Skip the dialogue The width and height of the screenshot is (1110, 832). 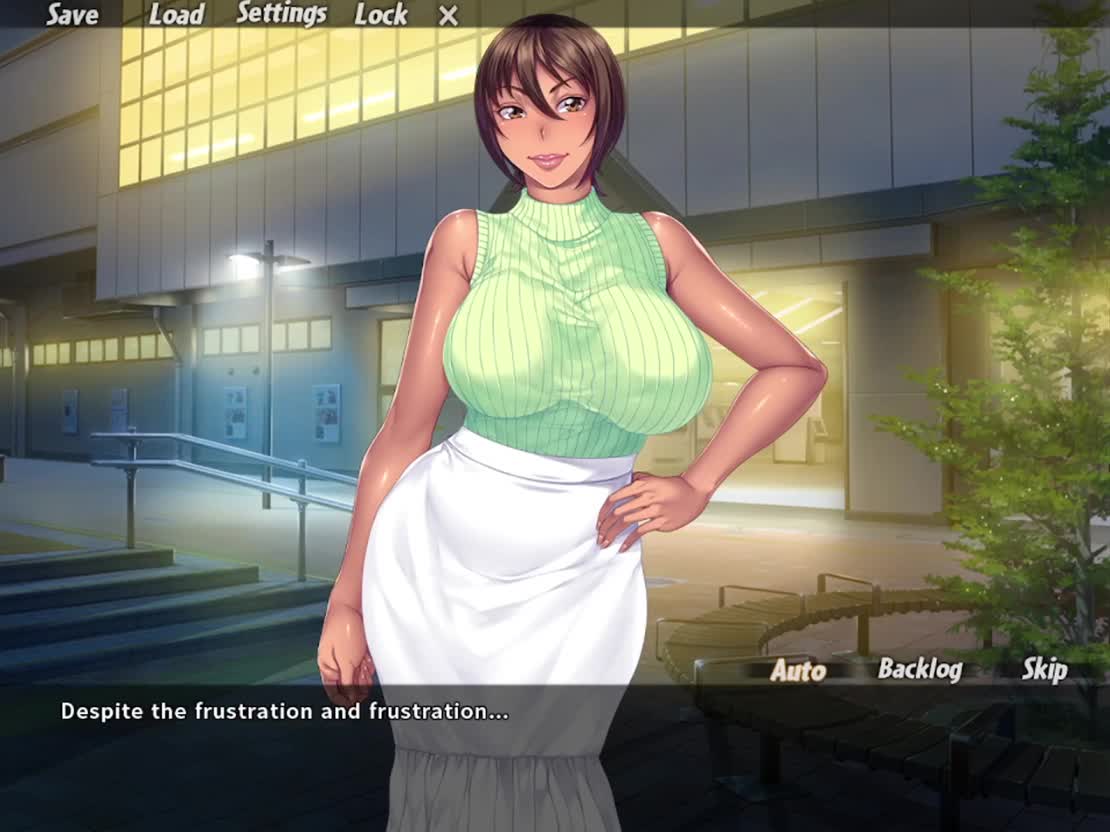coord(1044,670)
